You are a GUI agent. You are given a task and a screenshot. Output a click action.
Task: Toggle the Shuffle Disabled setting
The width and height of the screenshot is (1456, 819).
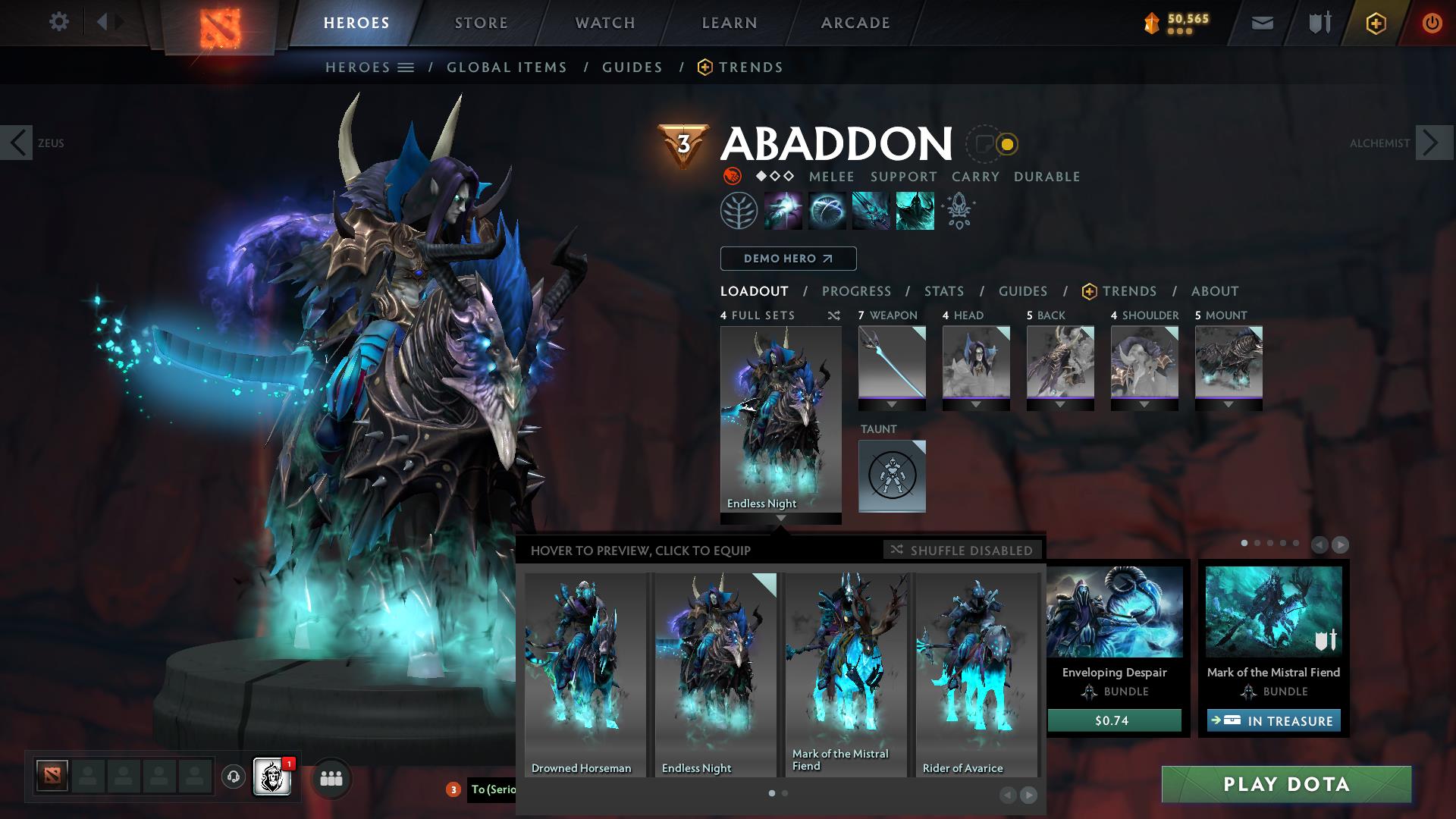(962, 551)
